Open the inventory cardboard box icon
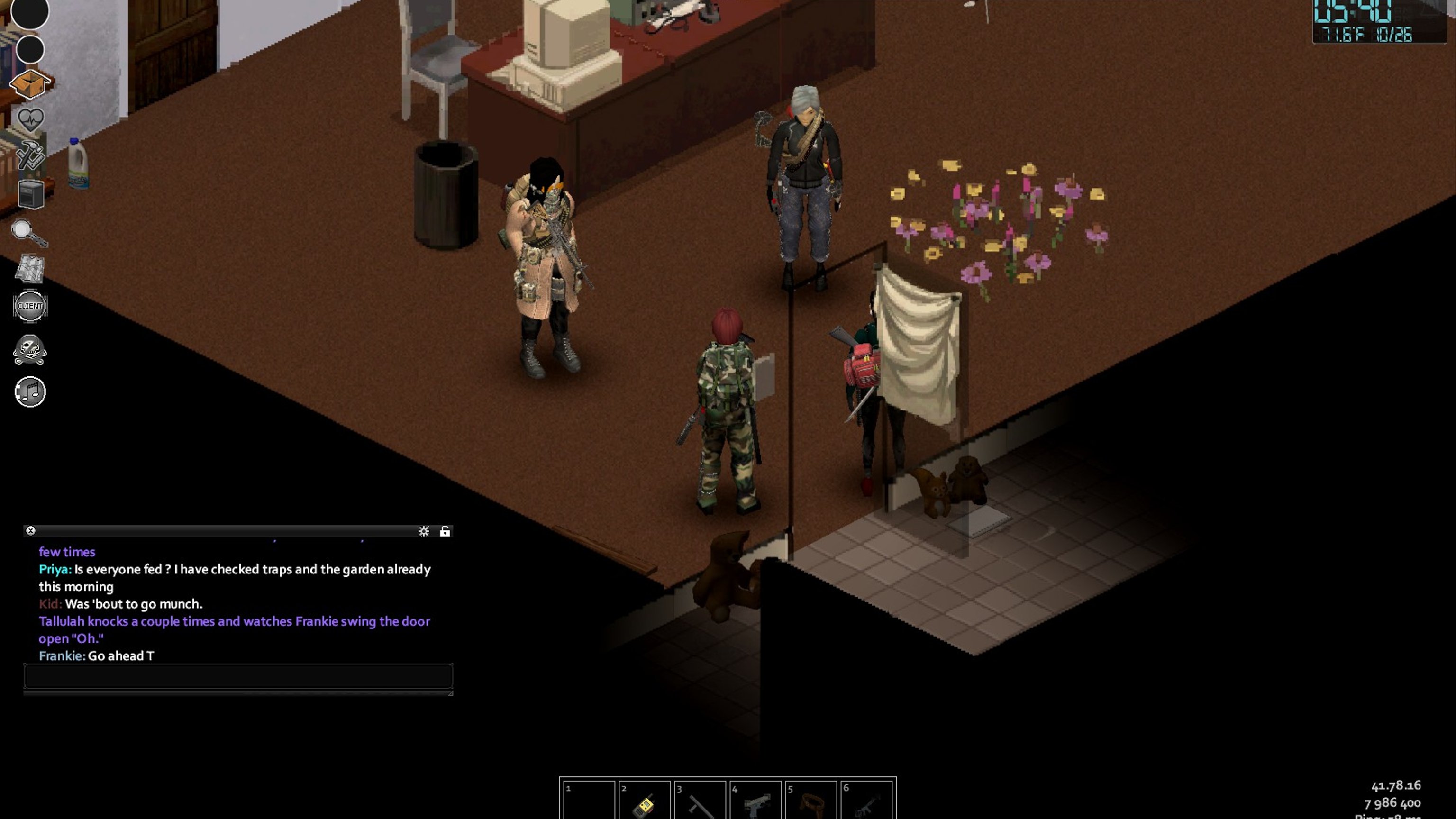Viewport: 1456px width, 819px height. [30, 84]
